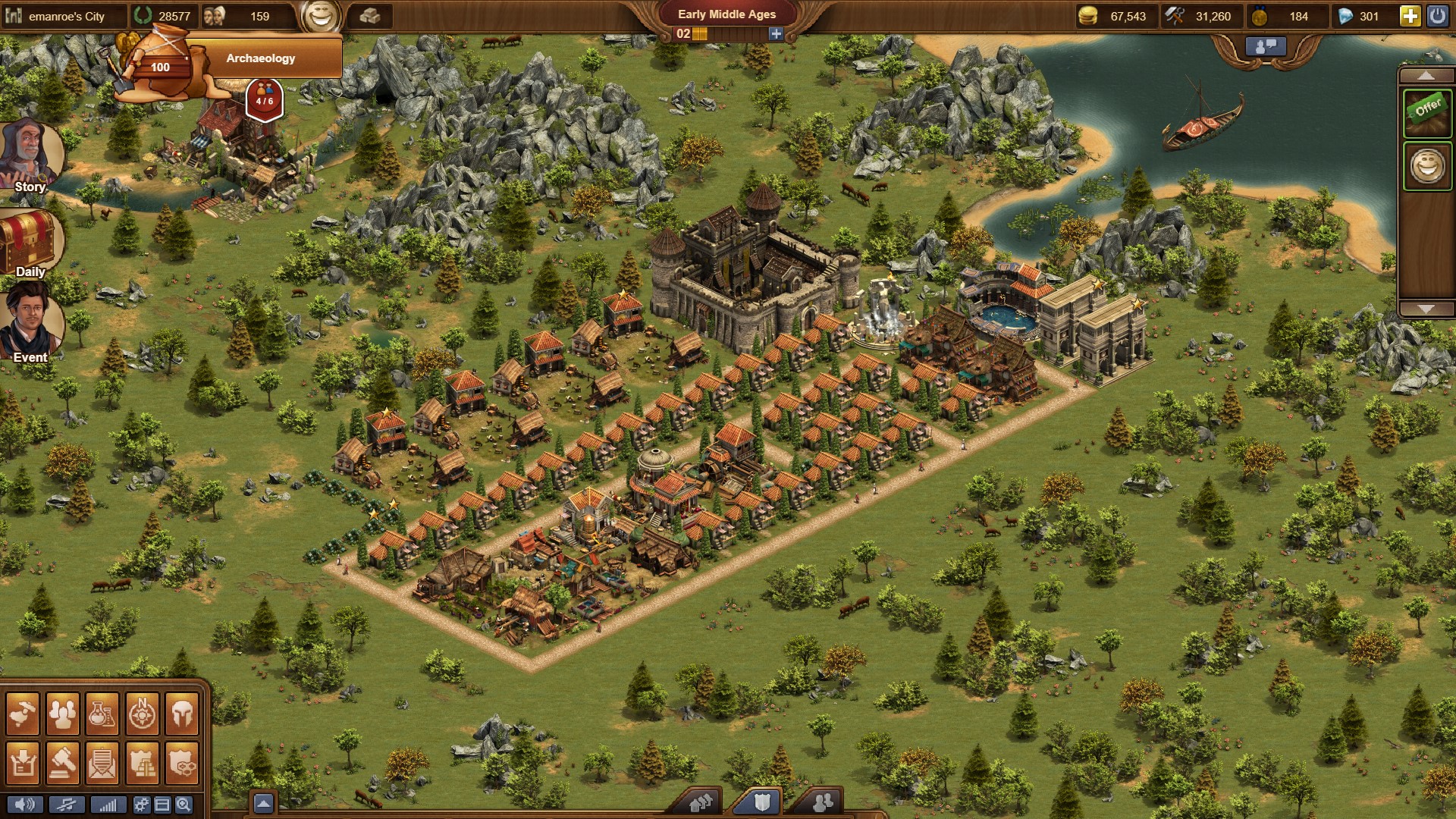Open the messages envelope icon
This screenshot has width=1456, height=819.
pyautogui.click(x=102, y=763)
